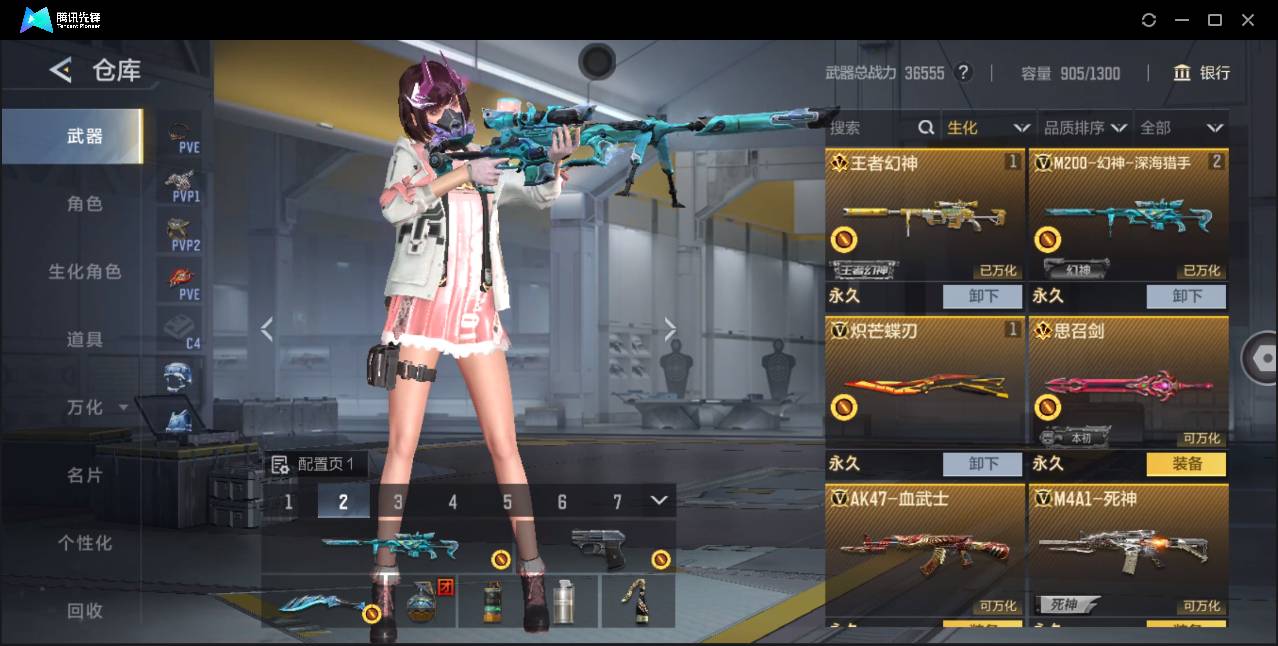Open the 名片 category
Image resolution: width=1278 pixels, height=646 pixels.
tap(85, 475)
